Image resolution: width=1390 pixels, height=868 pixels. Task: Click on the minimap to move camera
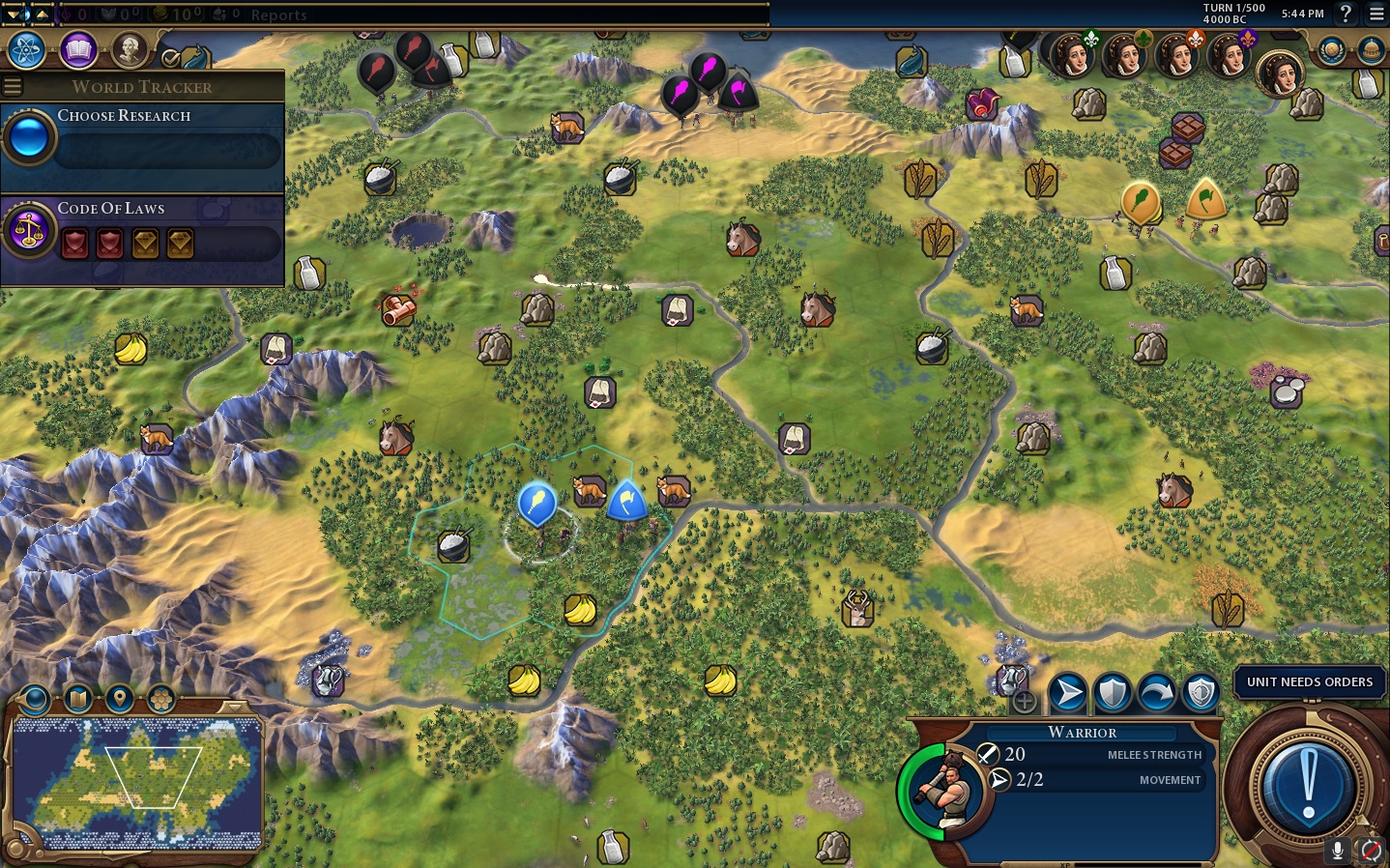click(x=137, y=781)
